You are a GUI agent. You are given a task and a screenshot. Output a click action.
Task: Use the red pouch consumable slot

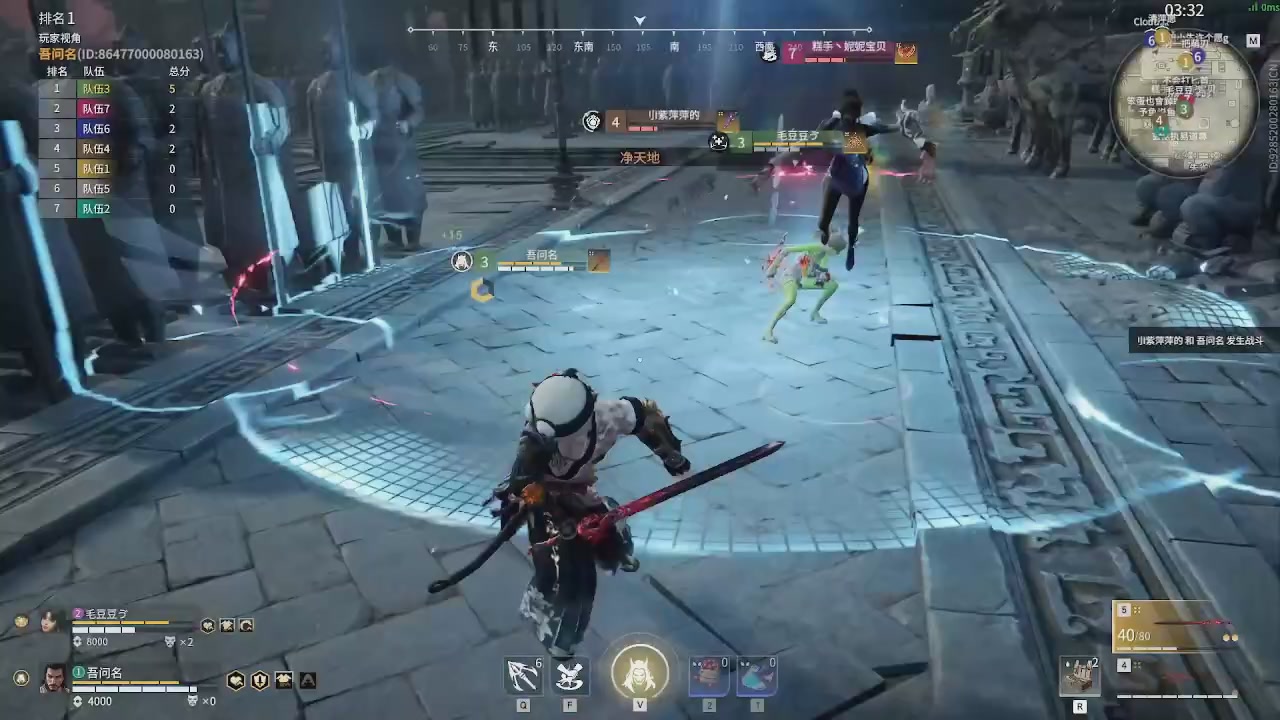point(708,676)
